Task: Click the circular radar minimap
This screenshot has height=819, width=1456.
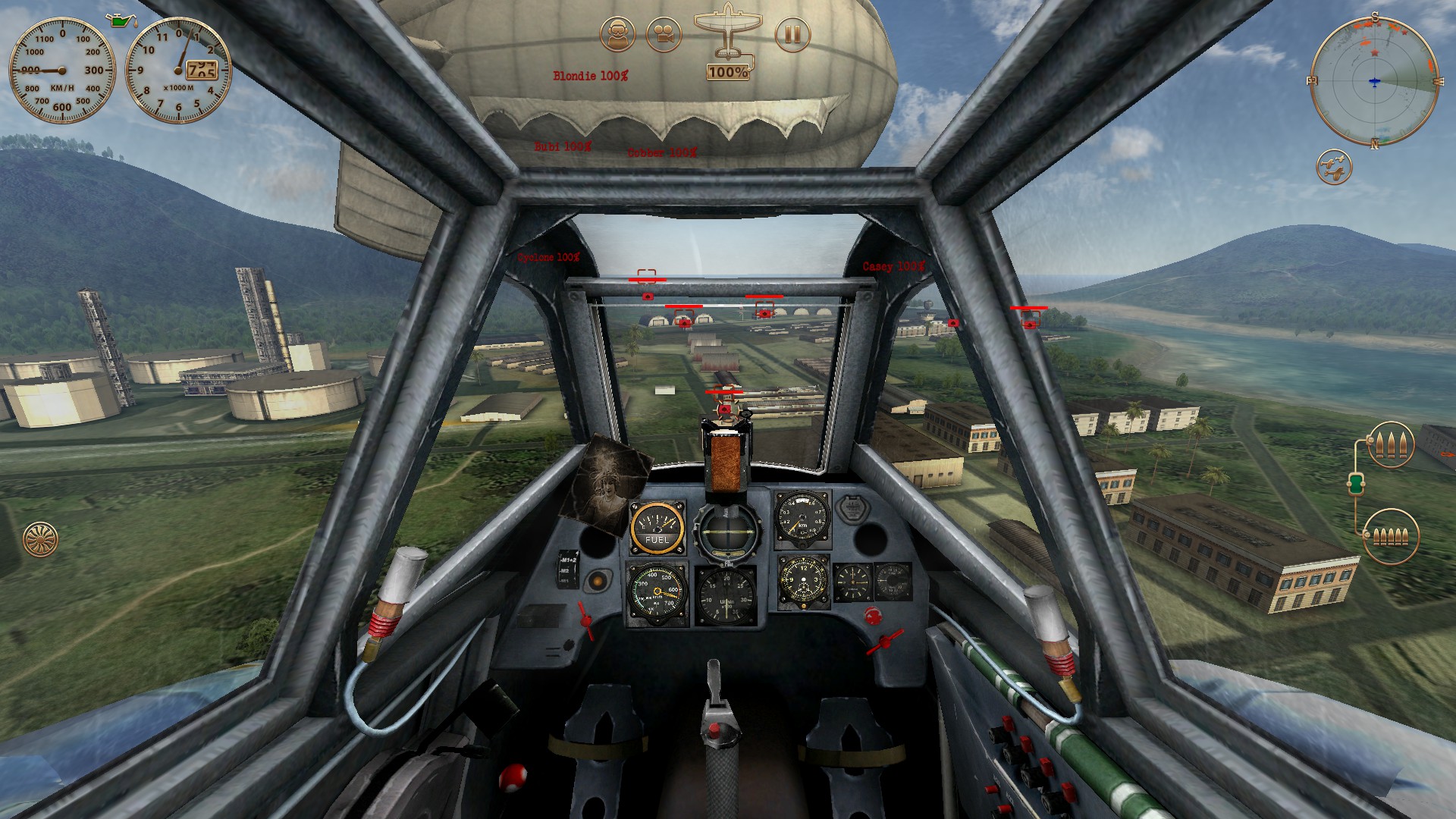Action: (x=1374, y=81)
